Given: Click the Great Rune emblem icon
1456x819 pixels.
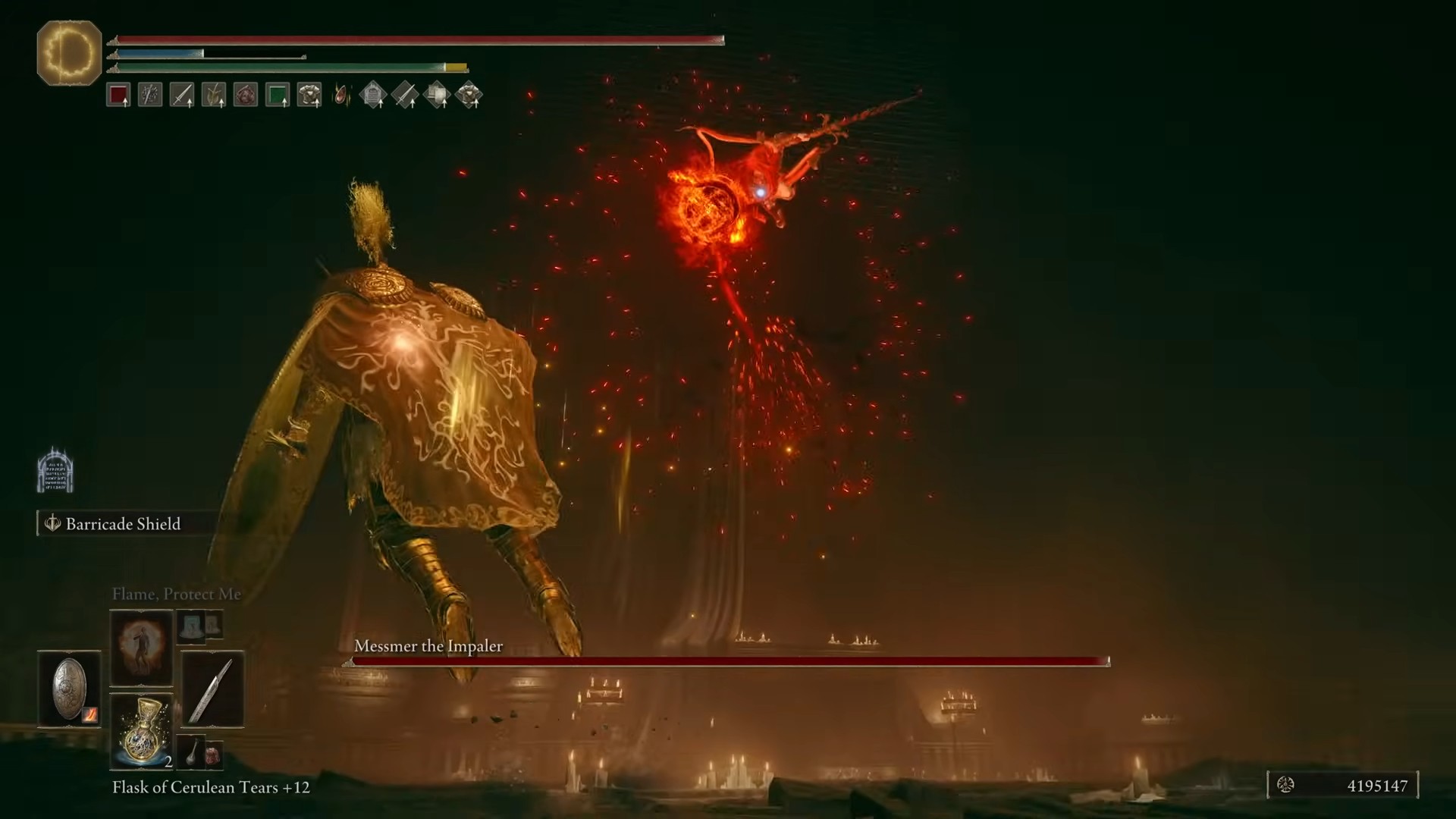Looking at the screenshot, I should coord(69,53).
